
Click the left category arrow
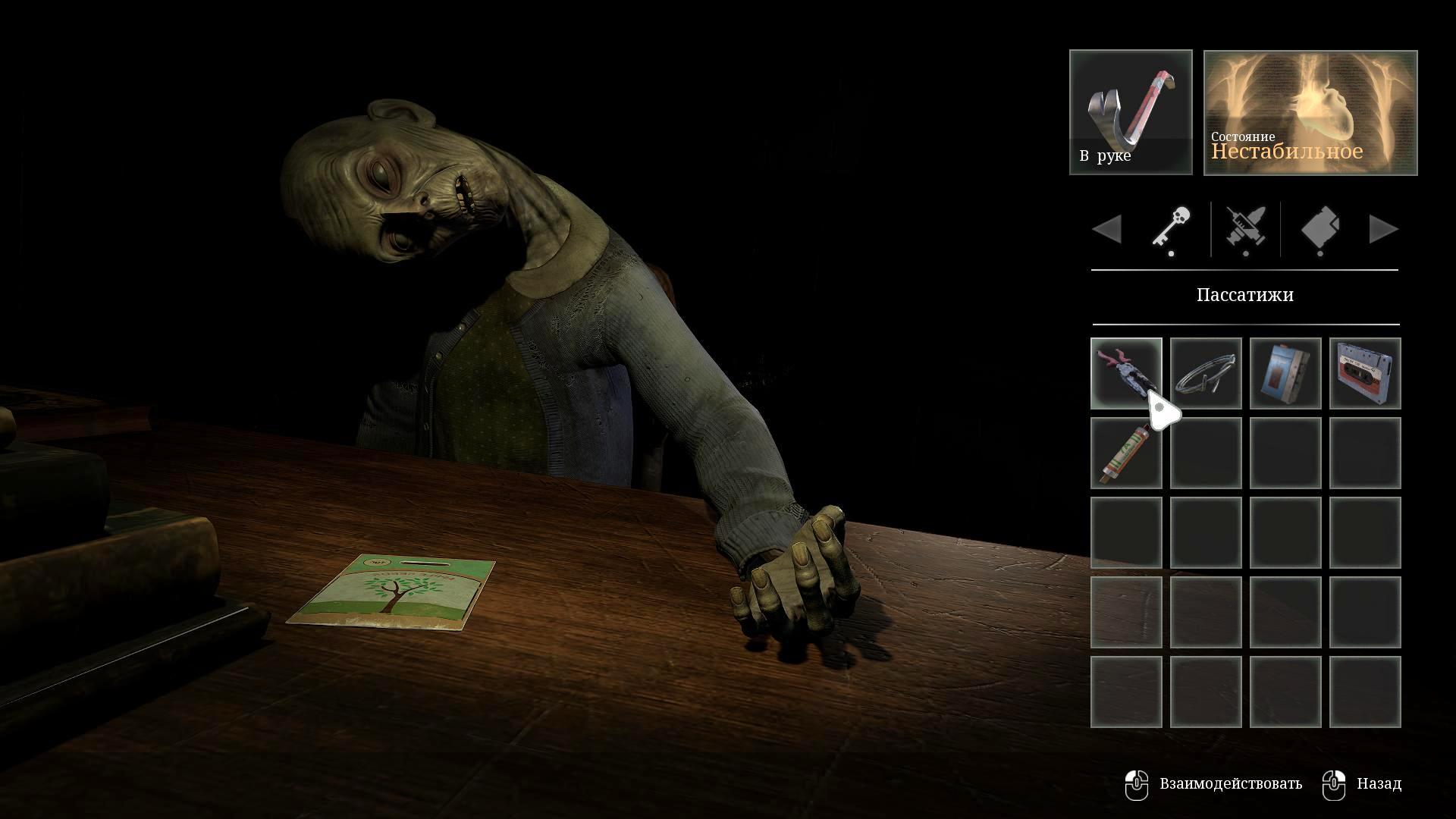[x=1107, y=229]
